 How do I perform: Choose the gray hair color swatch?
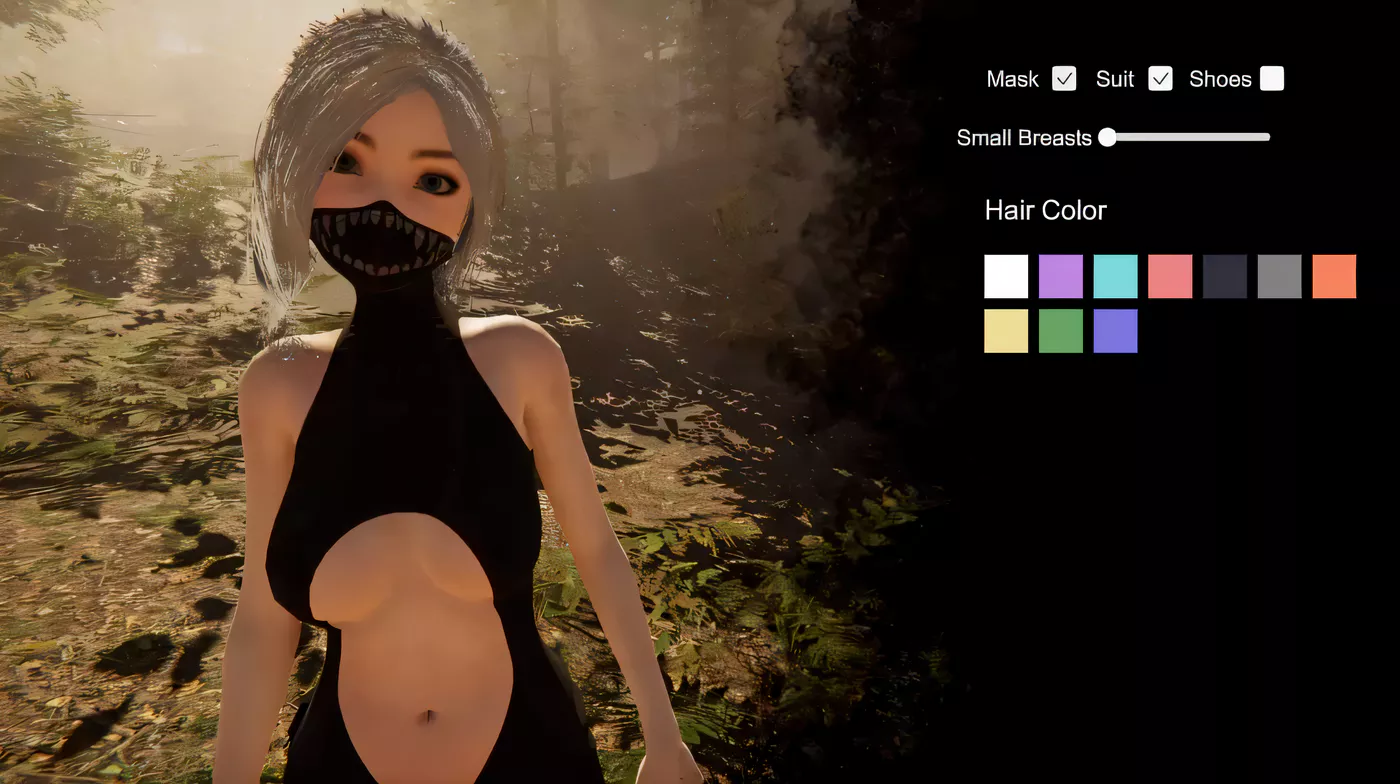[1279, 276]
